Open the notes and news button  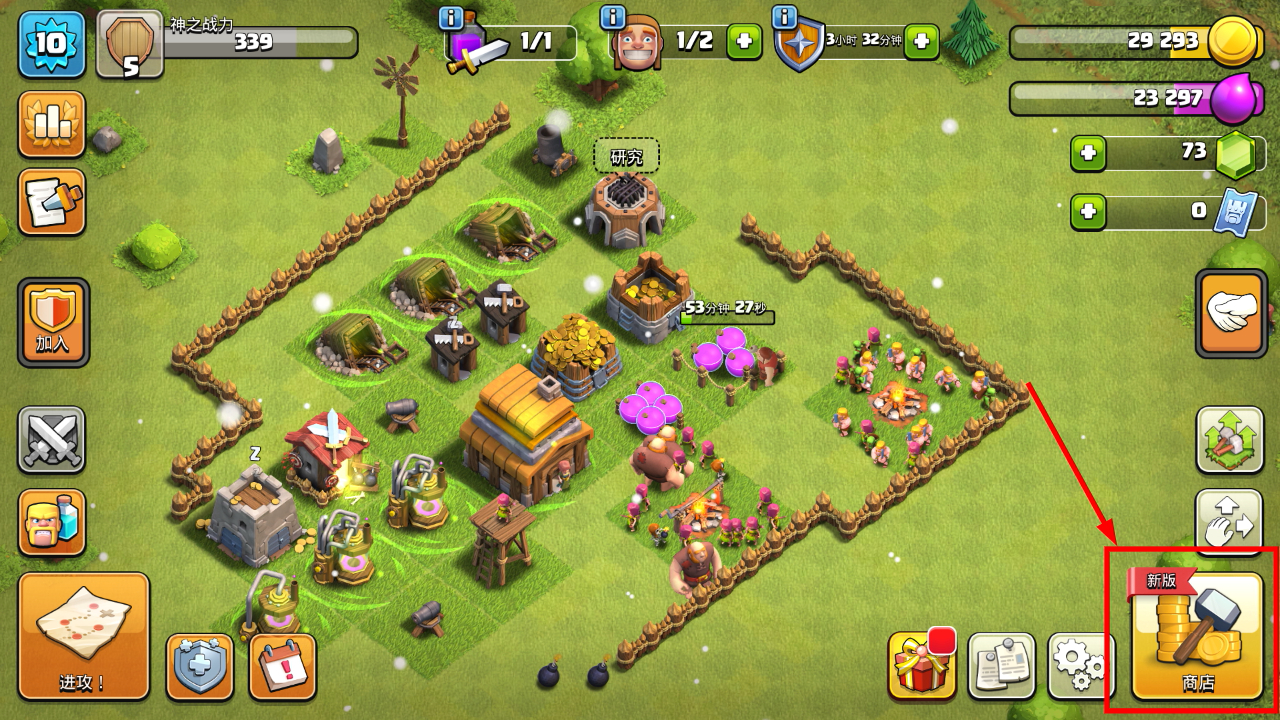pyautogui.click(x=1001, y=665)
